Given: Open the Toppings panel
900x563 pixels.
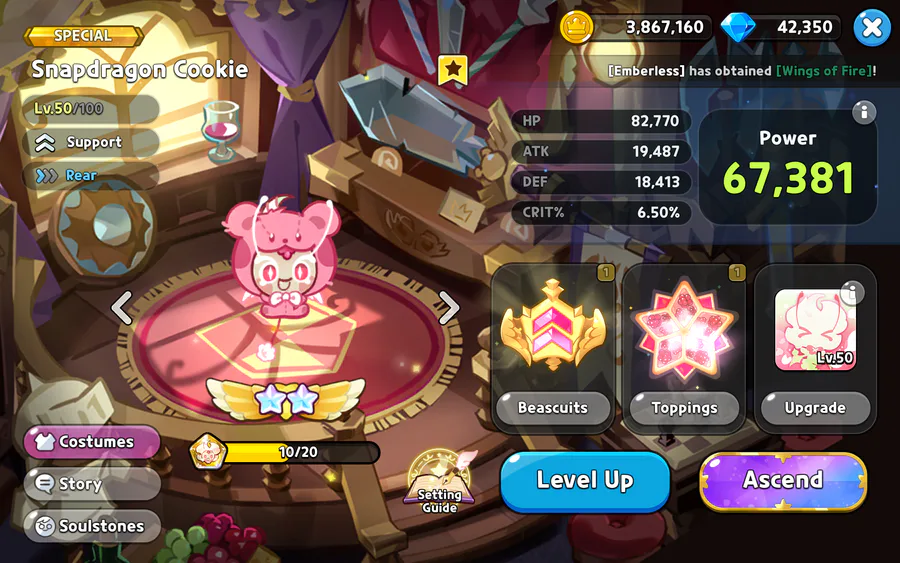Looking at the screenshot, I should coord(684,347).
